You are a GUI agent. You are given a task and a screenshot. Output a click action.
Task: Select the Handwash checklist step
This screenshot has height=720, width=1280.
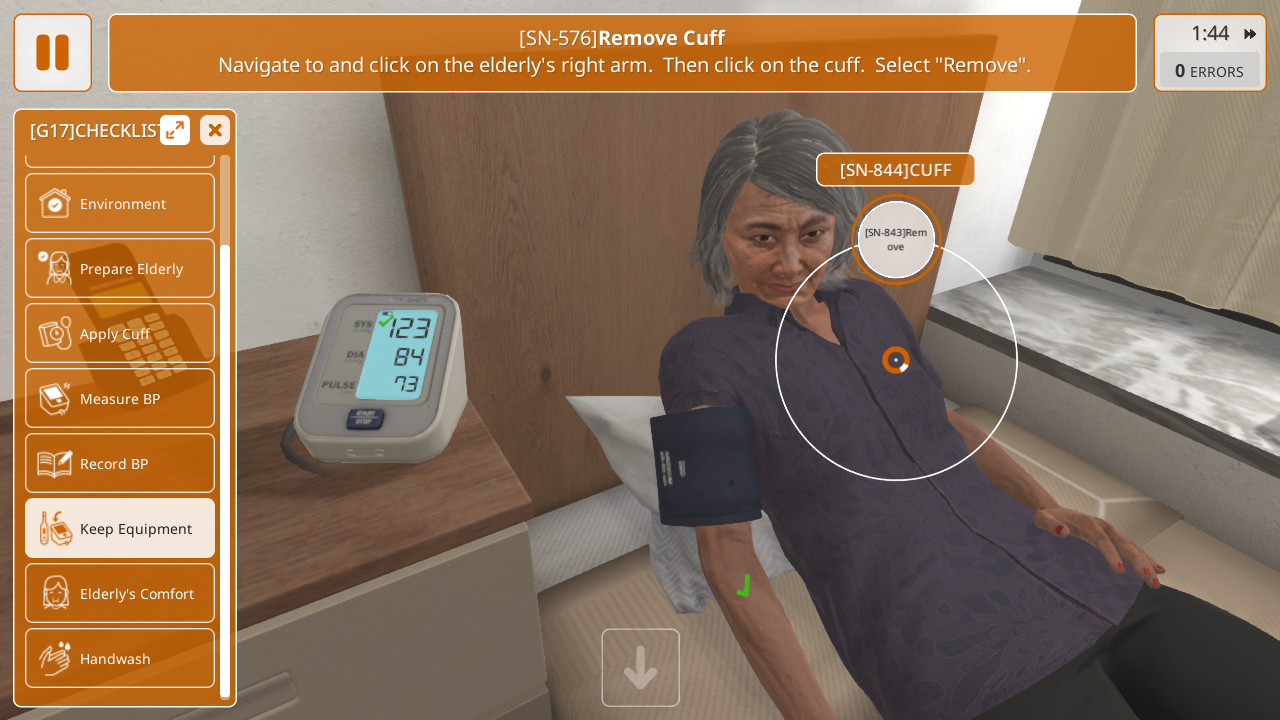120,659
